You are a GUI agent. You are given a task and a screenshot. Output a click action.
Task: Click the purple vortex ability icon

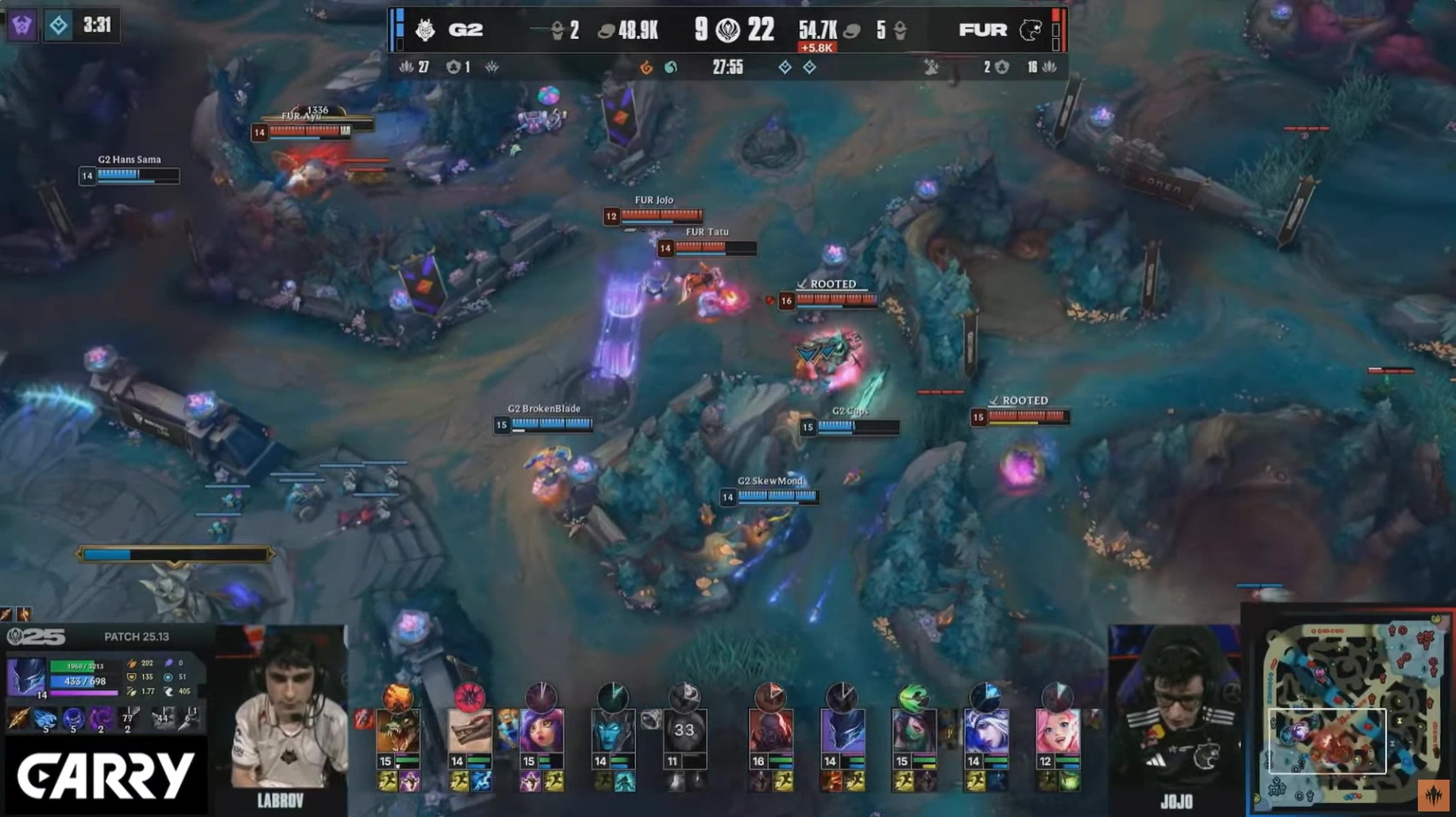[x=100, y=719]
